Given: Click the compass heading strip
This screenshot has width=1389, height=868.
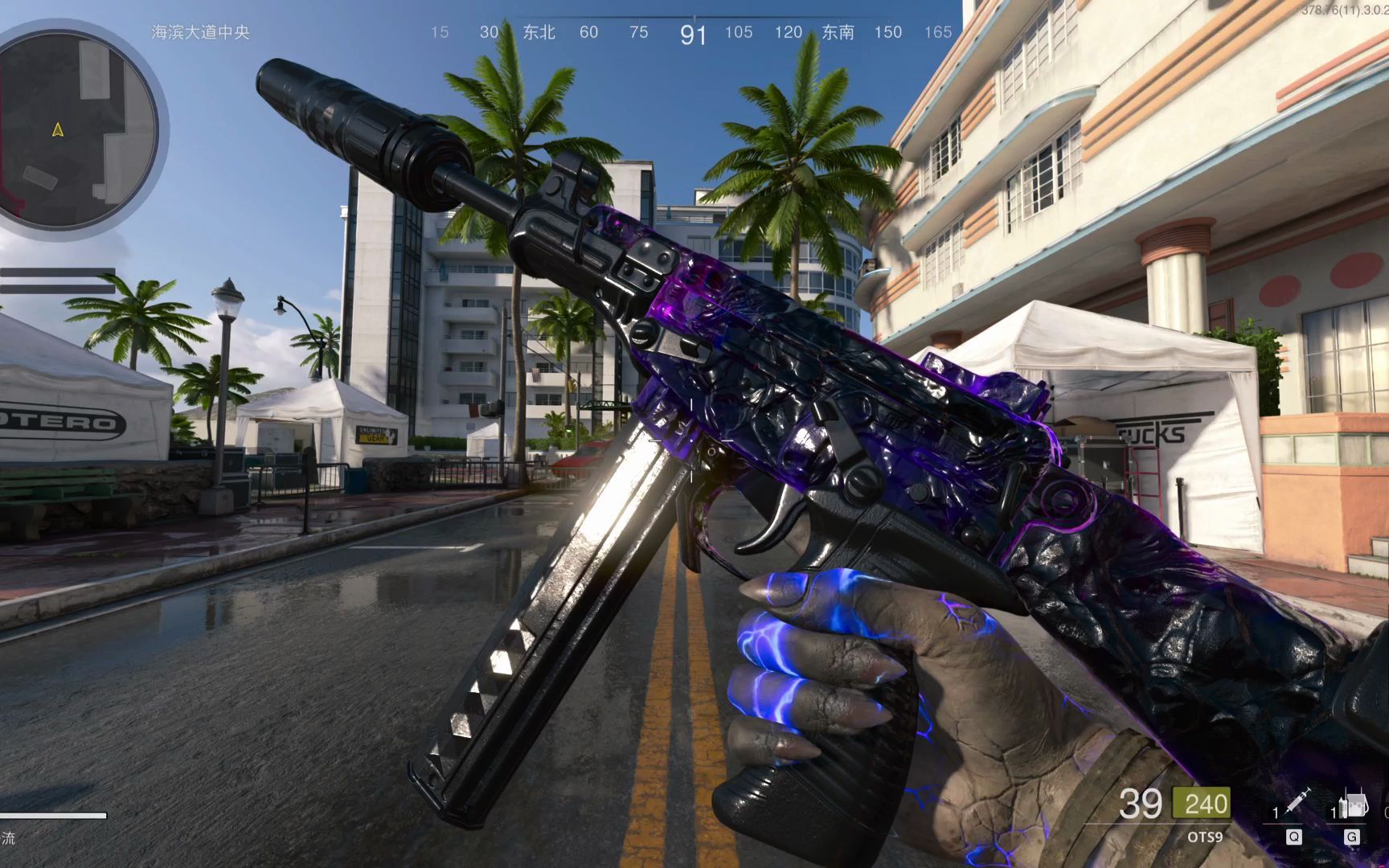Looking at the screenshot, I should [693, 32].
